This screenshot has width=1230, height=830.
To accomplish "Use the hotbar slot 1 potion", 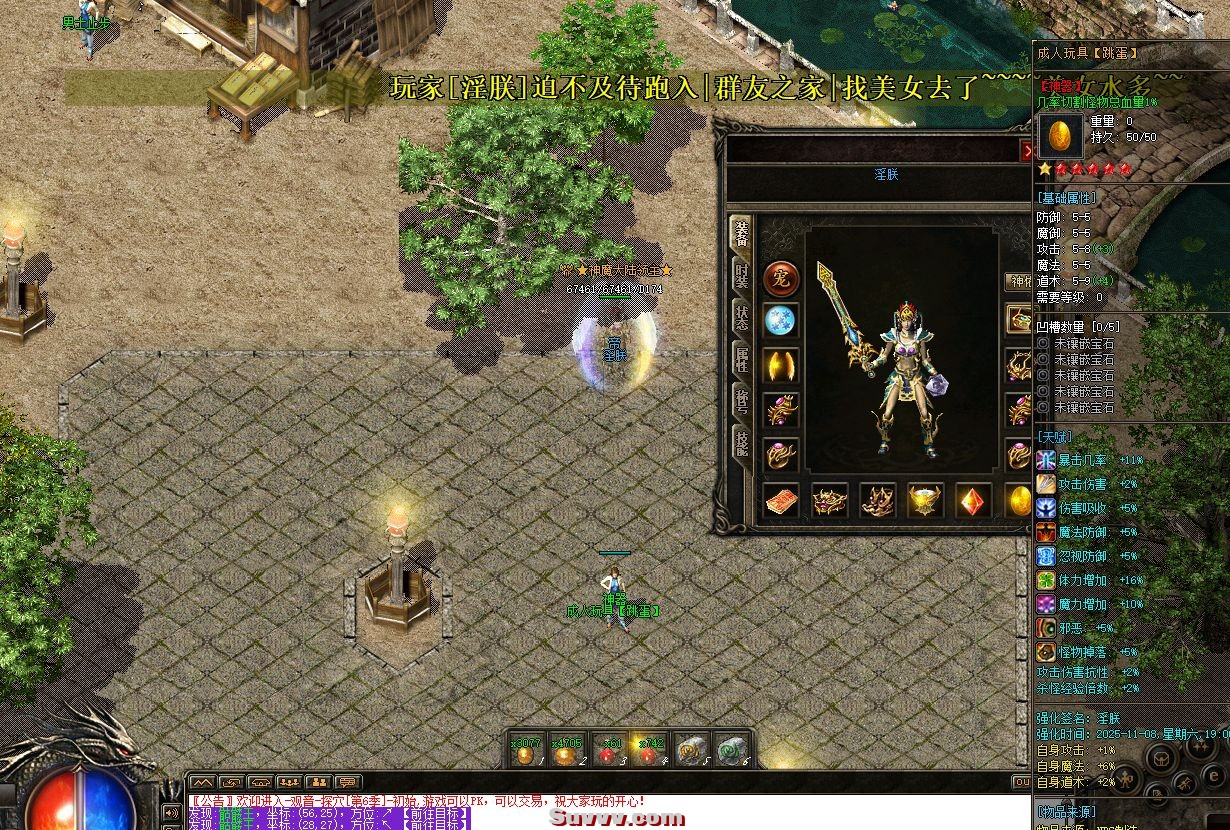I will pyautogui.click(x=526, y=752).
